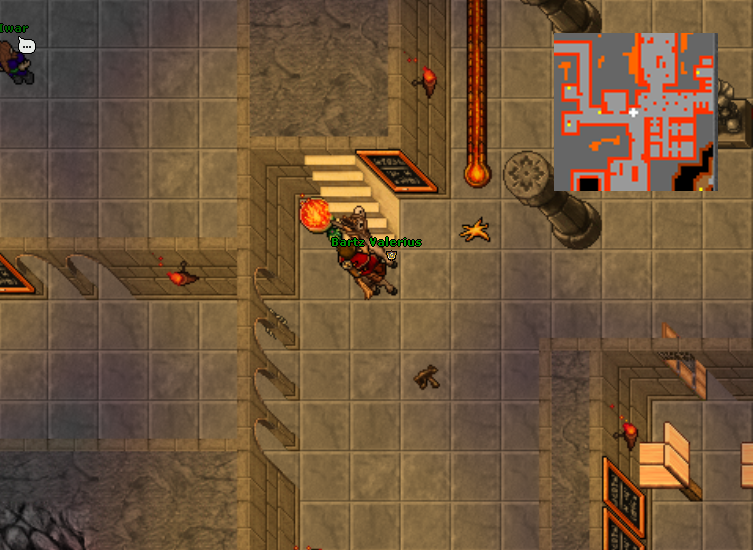Click the minimap overlay

coord(635,112)
